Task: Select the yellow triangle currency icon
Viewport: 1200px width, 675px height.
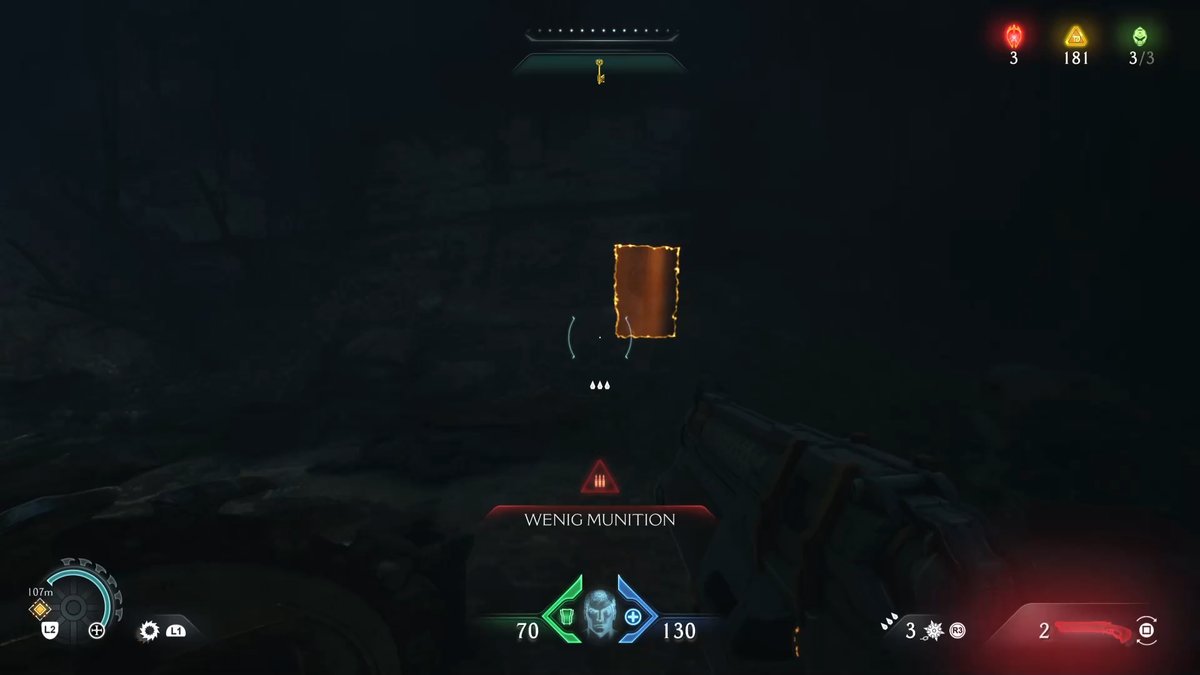Action: click(x=1075, y=37)
